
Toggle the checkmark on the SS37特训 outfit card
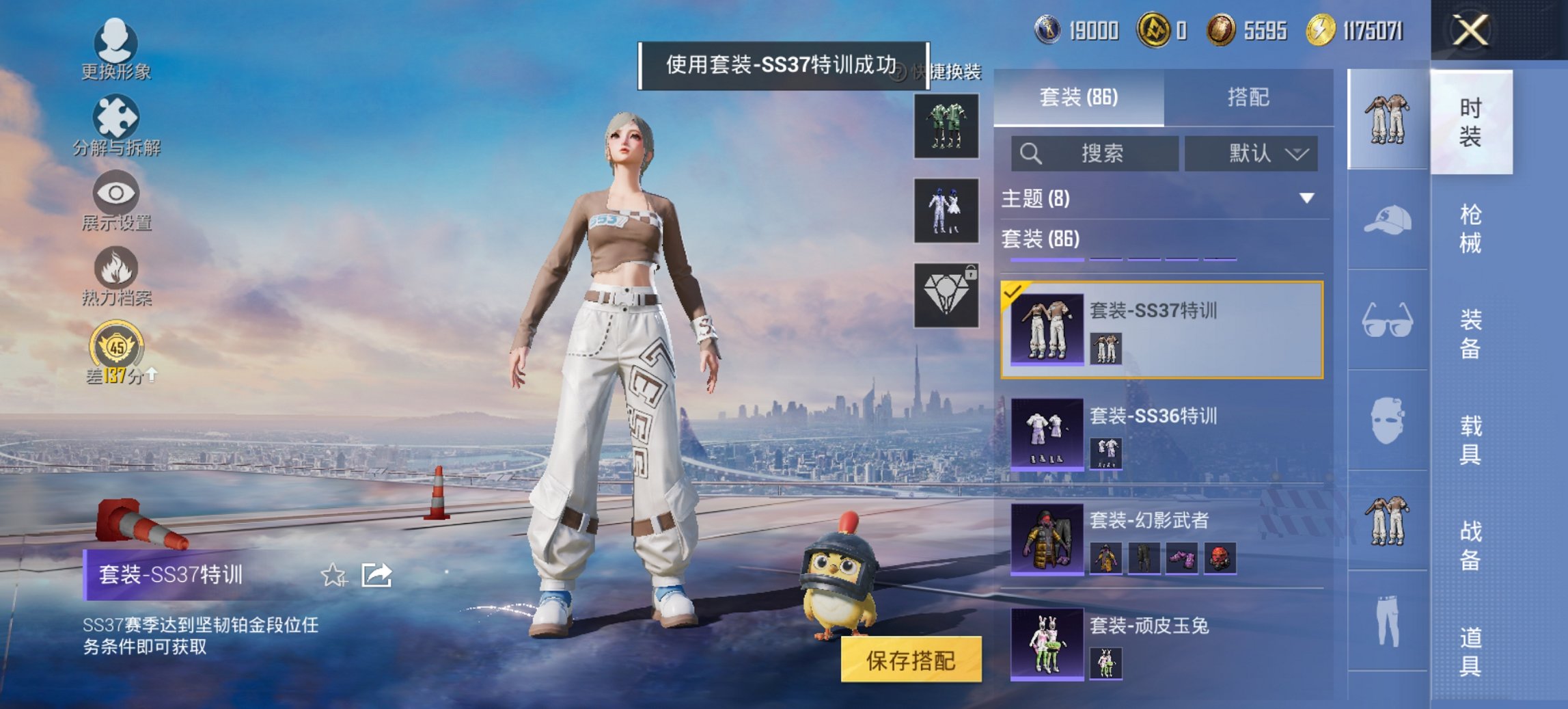click(x=1013, y=293)
